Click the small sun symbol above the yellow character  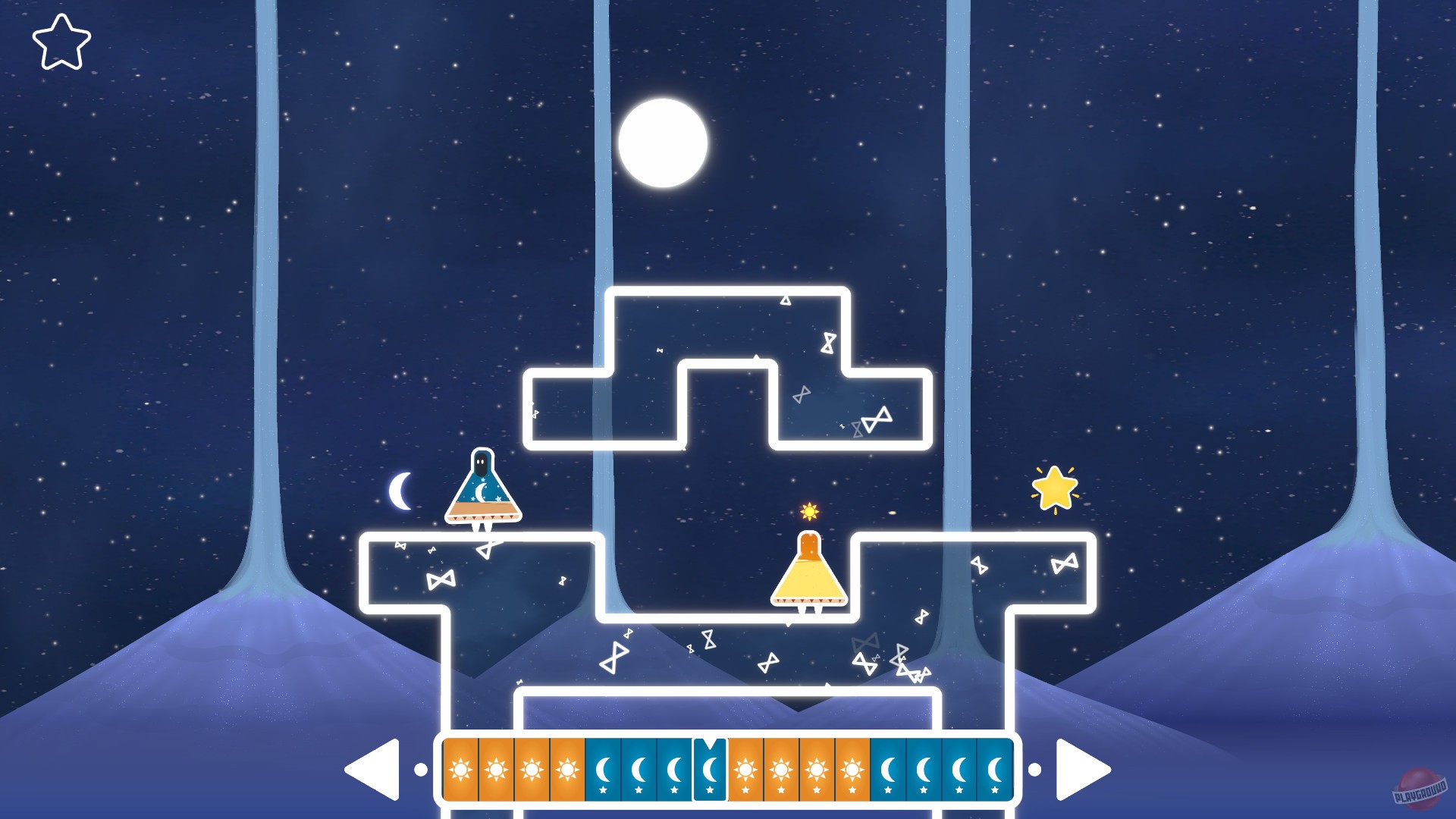(809, 512)
